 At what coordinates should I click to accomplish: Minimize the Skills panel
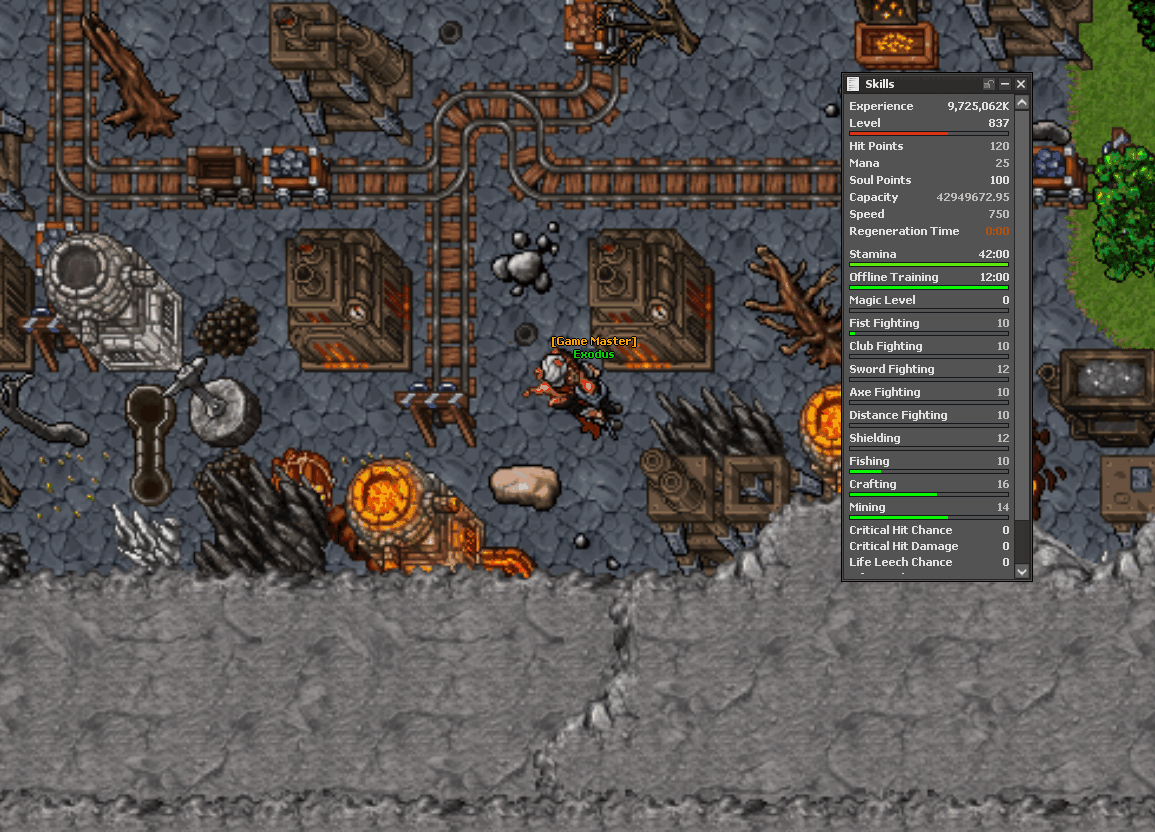pyautogui.click(x=1005, y=85)
